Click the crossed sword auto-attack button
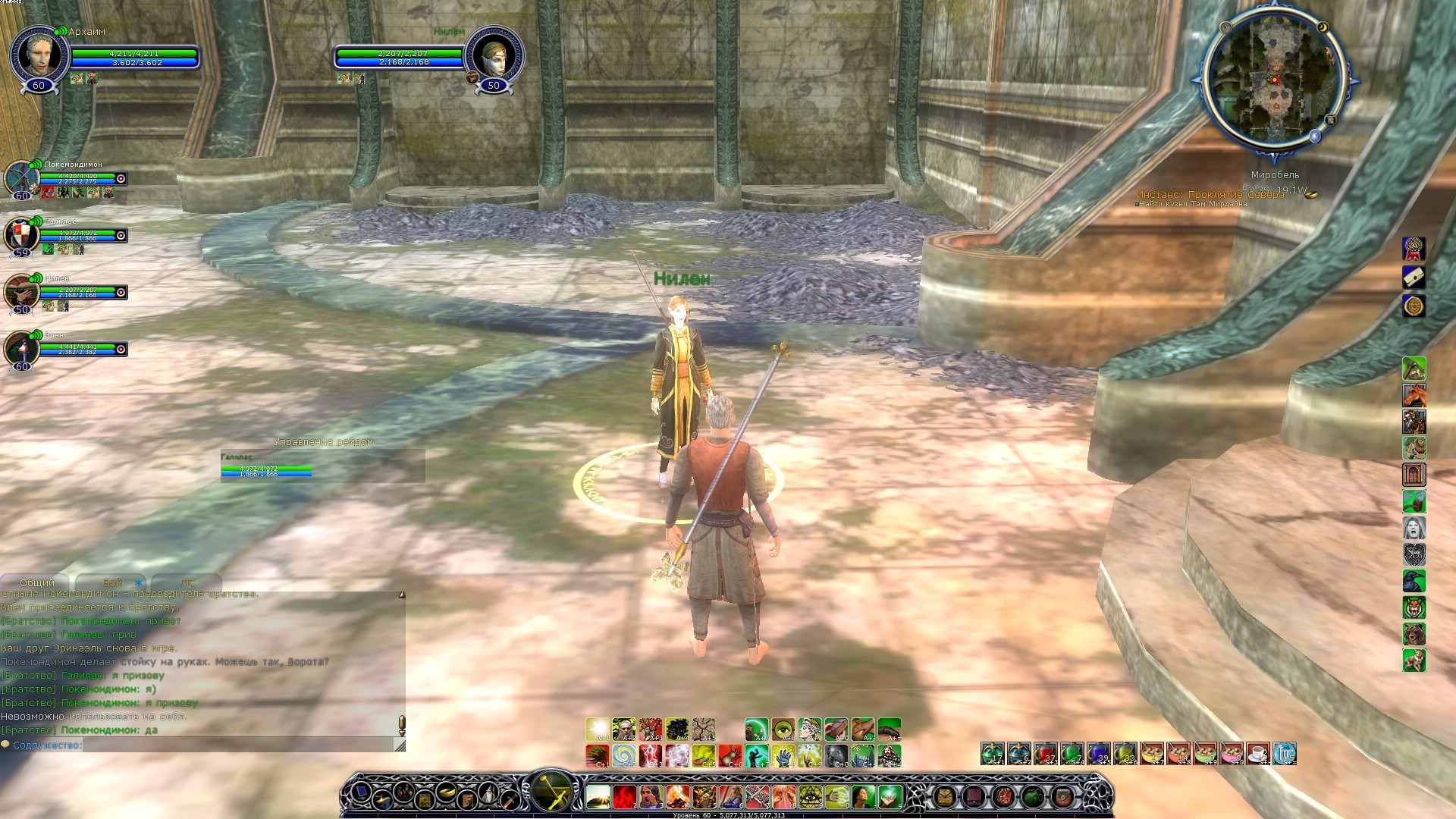This screenshot has width=1456, height=819. coord(553,791)
